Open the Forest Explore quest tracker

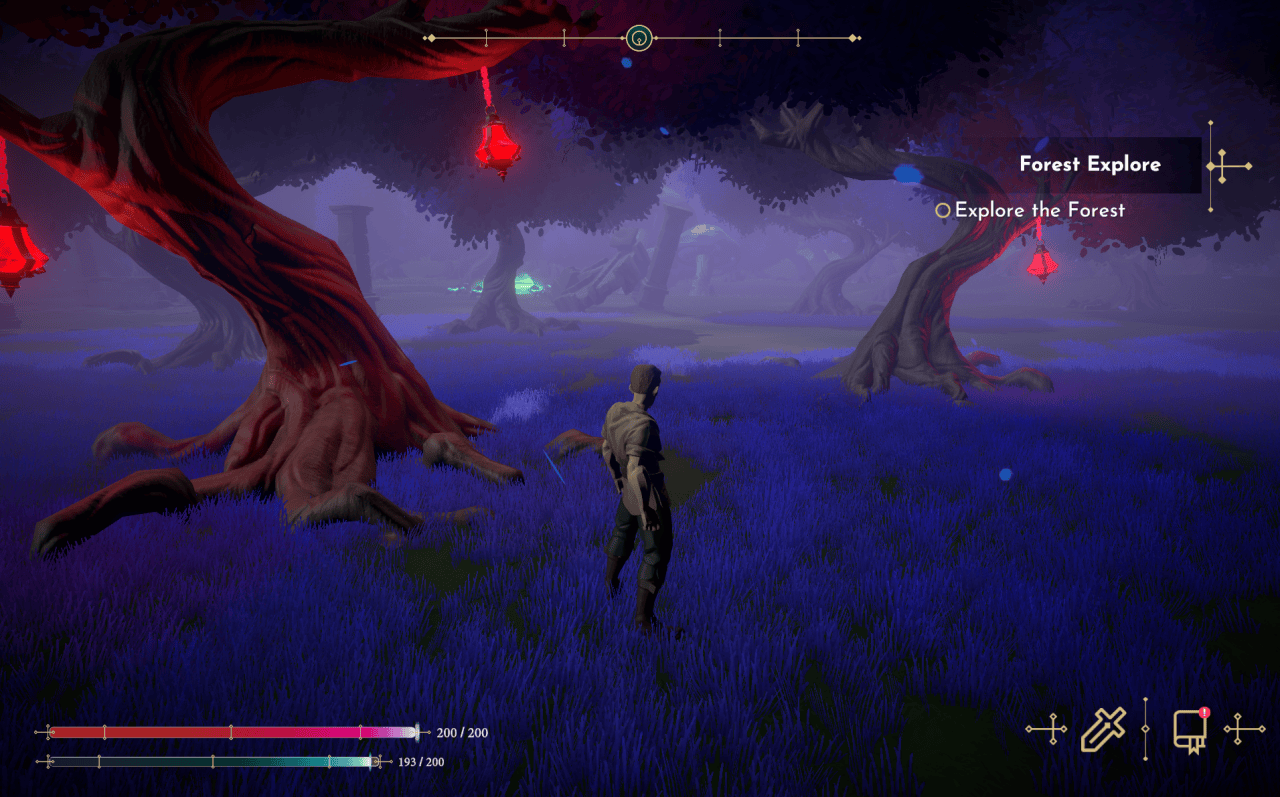point(1089,165)
